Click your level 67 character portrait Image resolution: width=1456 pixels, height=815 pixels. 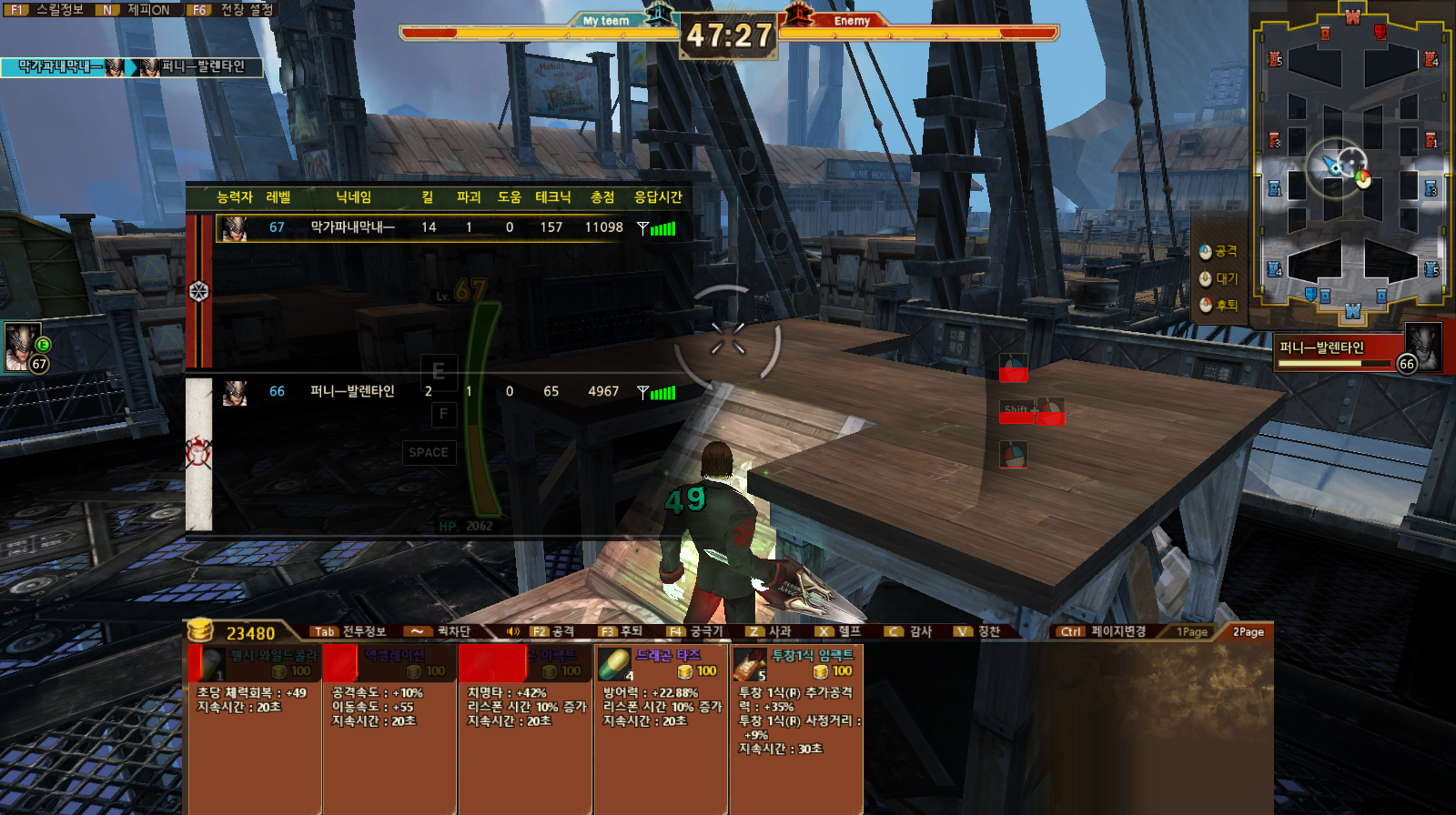click(22, 347)
